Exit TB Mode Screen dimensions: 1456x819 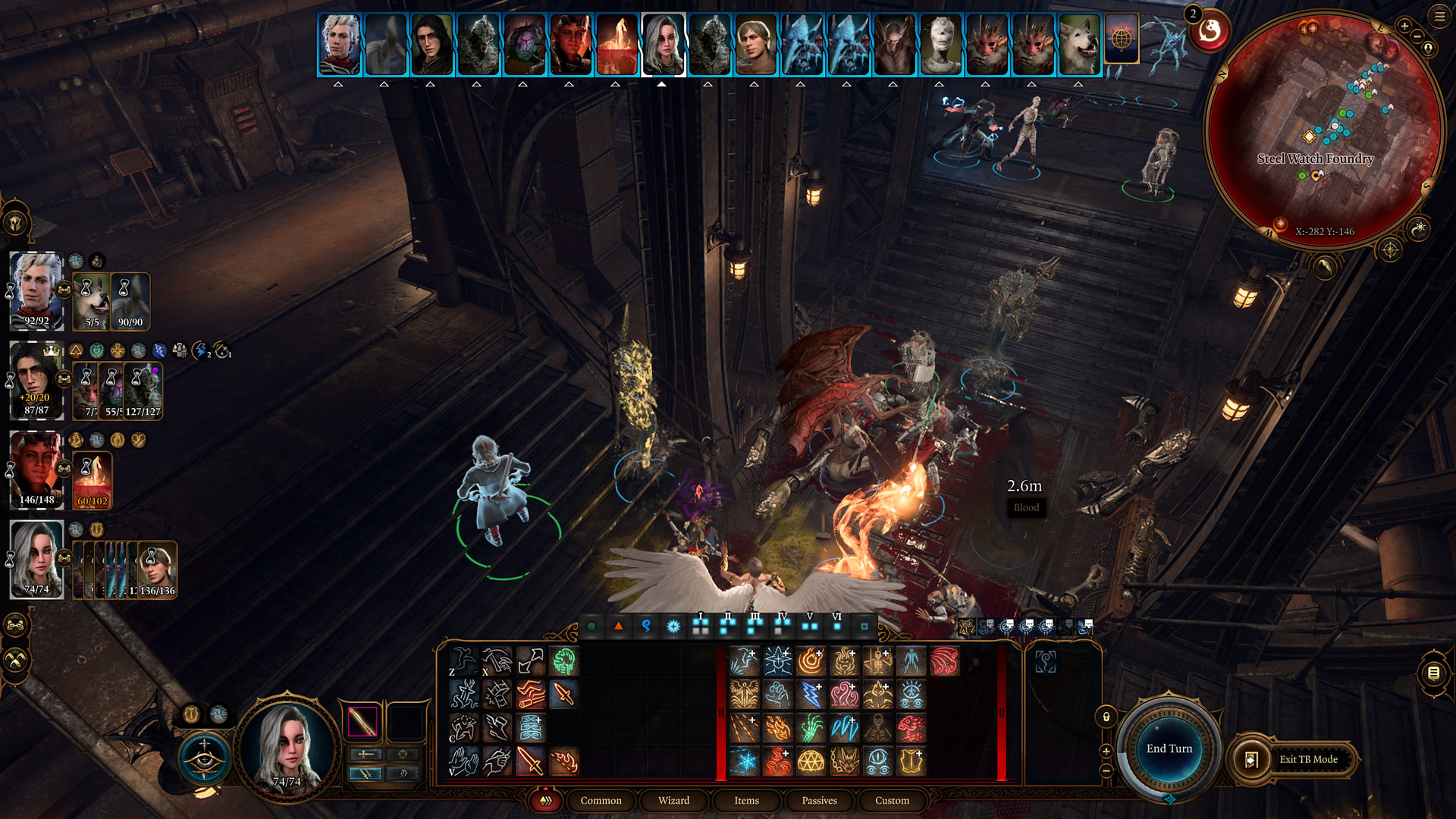(1307, 759)
